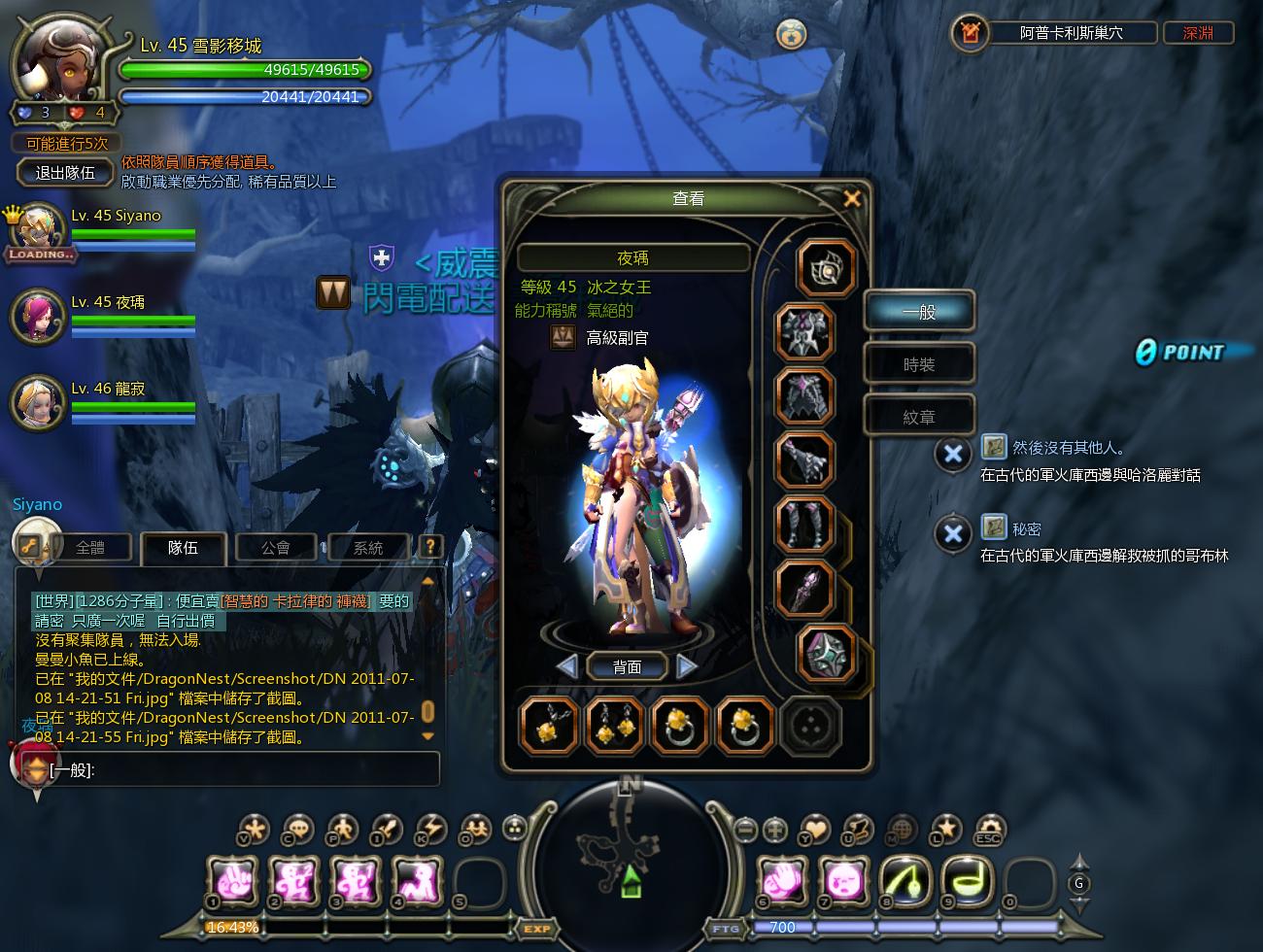
Task: Toggle the 深淵 abyss difficulty button
Action: [x=1198, y=33]
